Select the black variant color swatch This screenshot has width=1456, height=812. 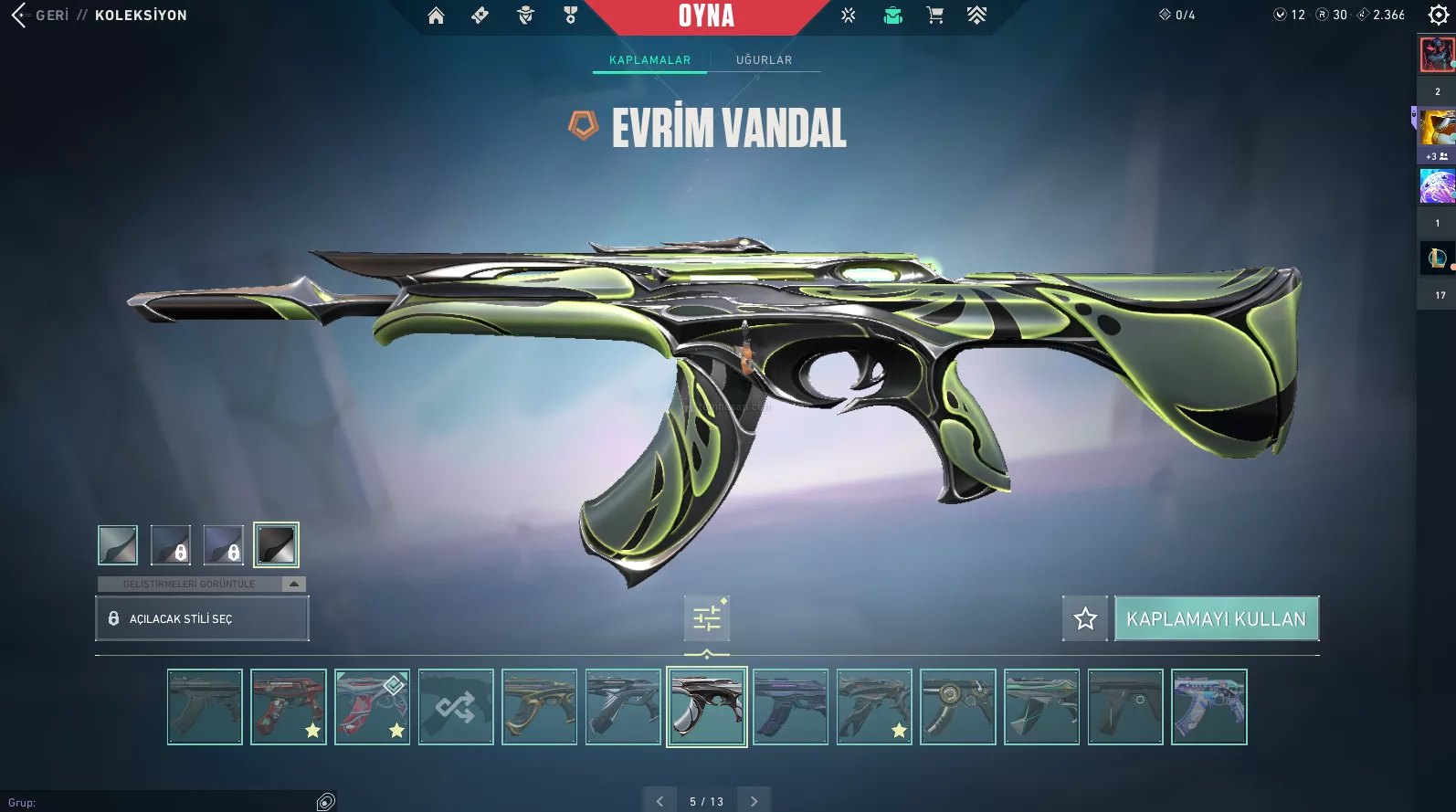(276, 545)
